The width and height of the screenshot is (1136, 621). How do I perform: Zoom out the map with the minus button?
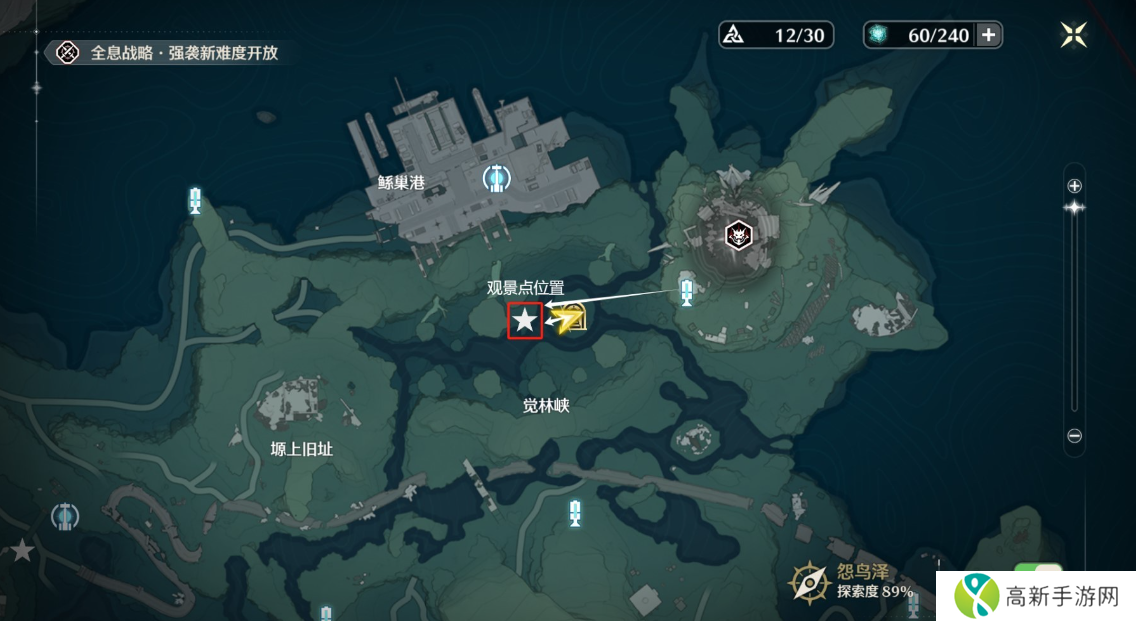[1075, 436]
